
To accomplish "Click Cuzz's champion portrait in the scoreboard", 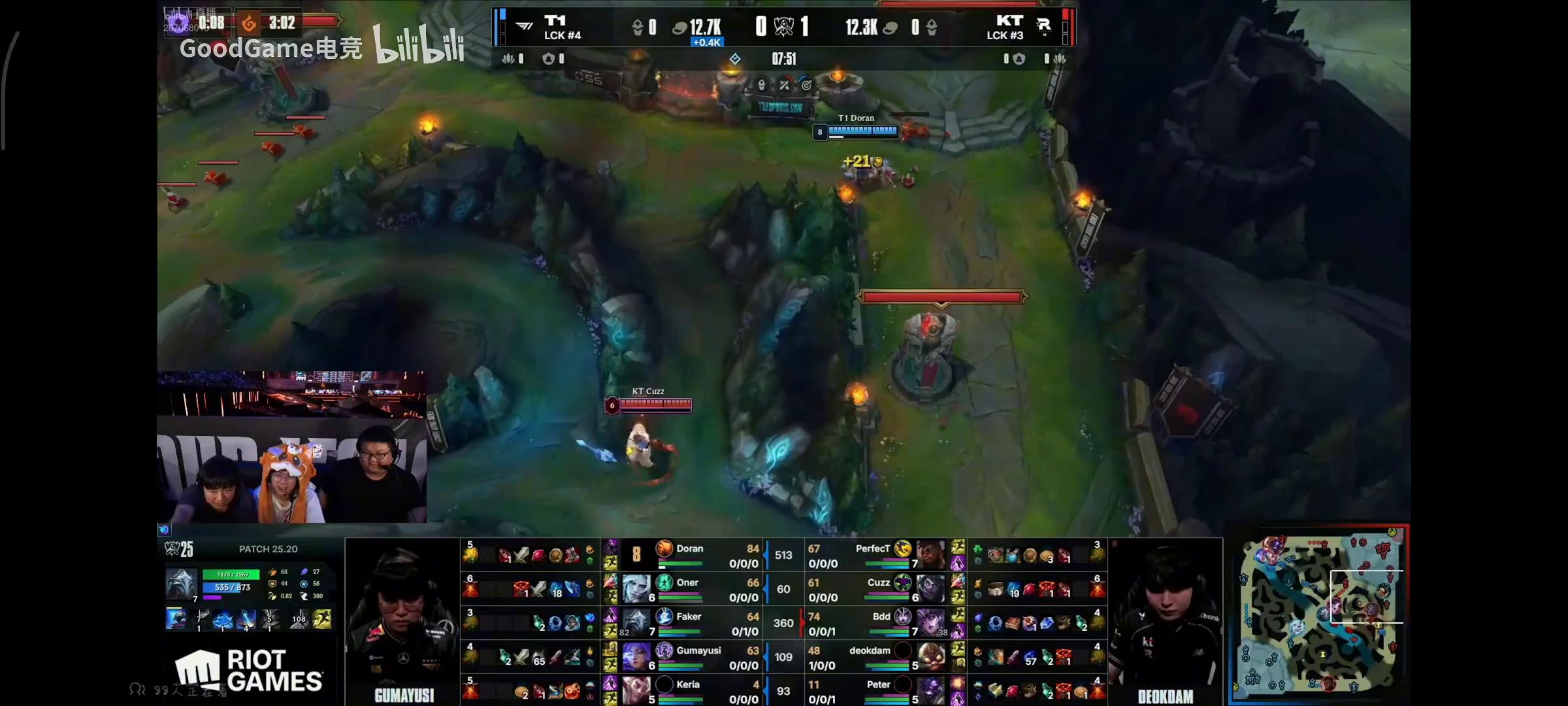I will [930, 588].
